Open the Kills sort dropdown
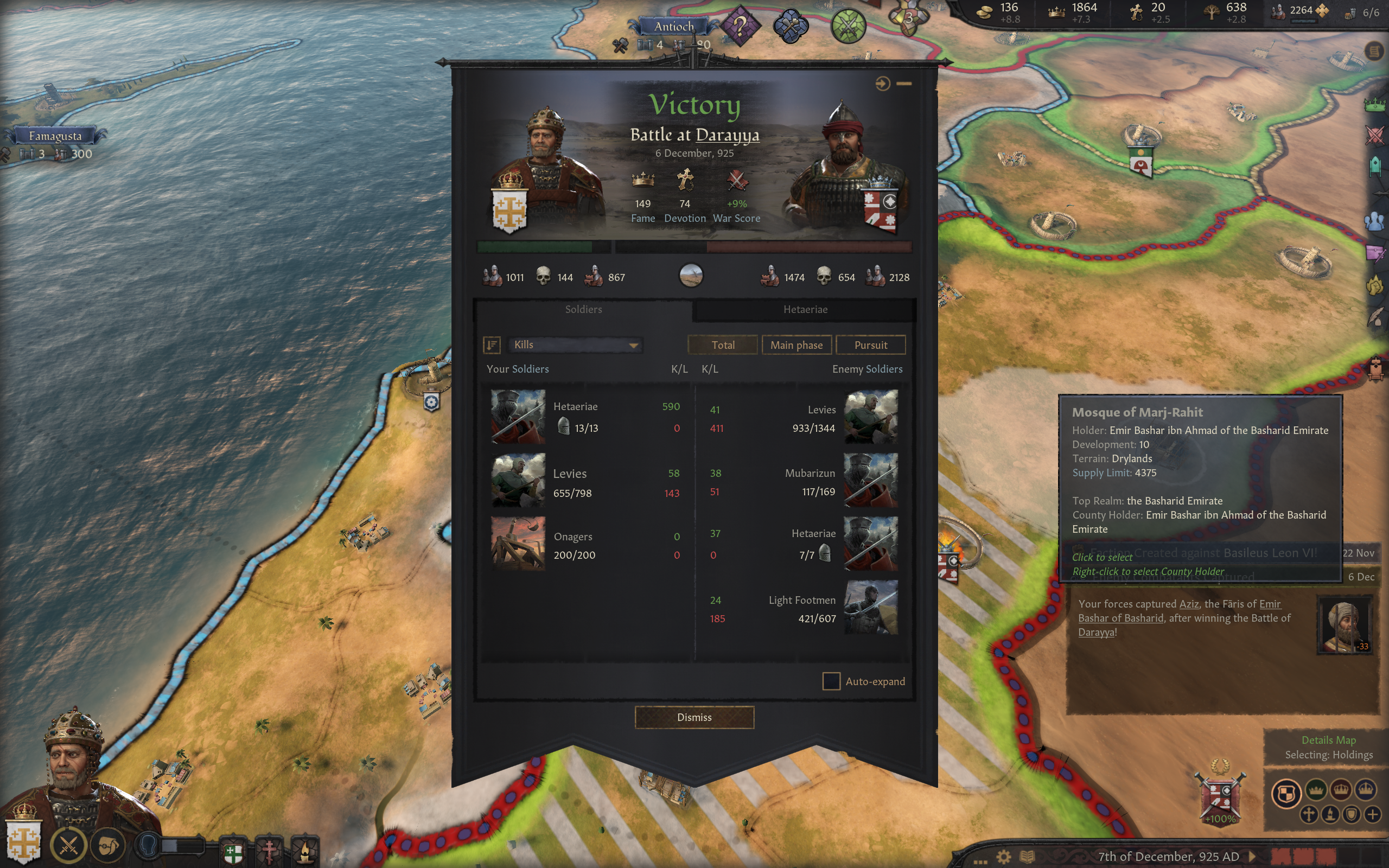Screen dimensions: 1389x868 click(575, 344)
